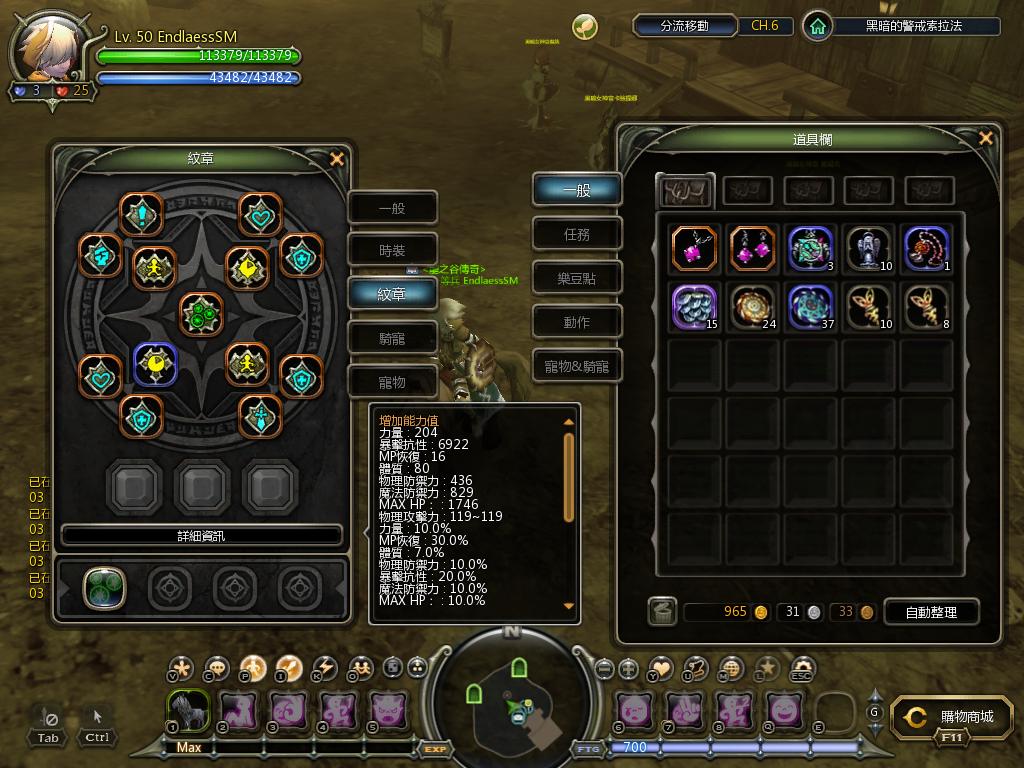Select the 騎寵 mount tab
Image resolution: width=1024 pixels, height=768 pixels.
[x=392, y=338]
